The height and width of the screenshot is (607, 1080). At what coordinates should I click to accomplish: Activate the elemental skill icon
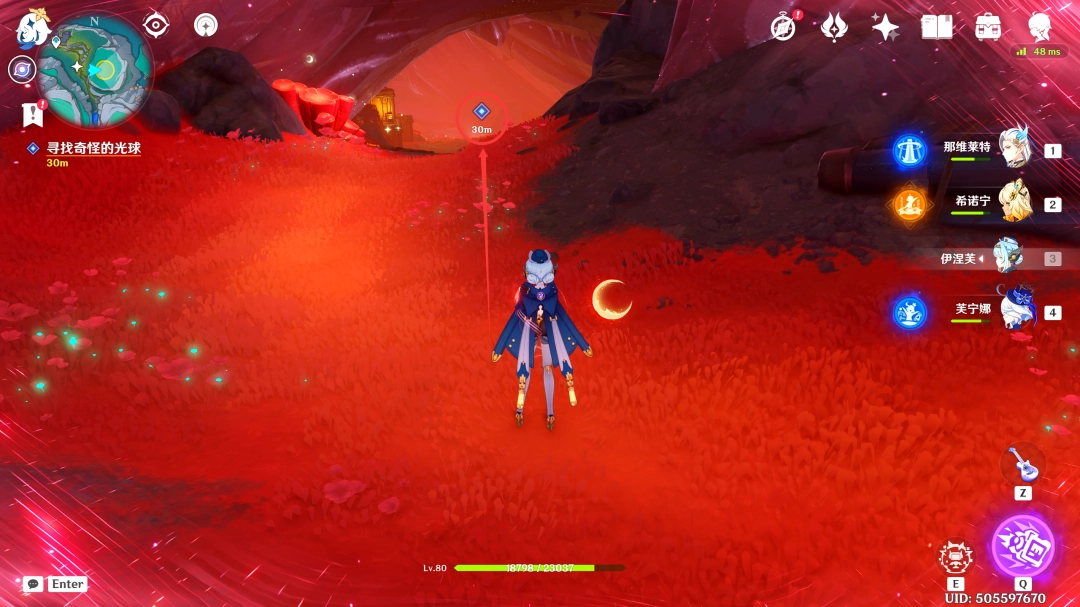tap(956, 558)
